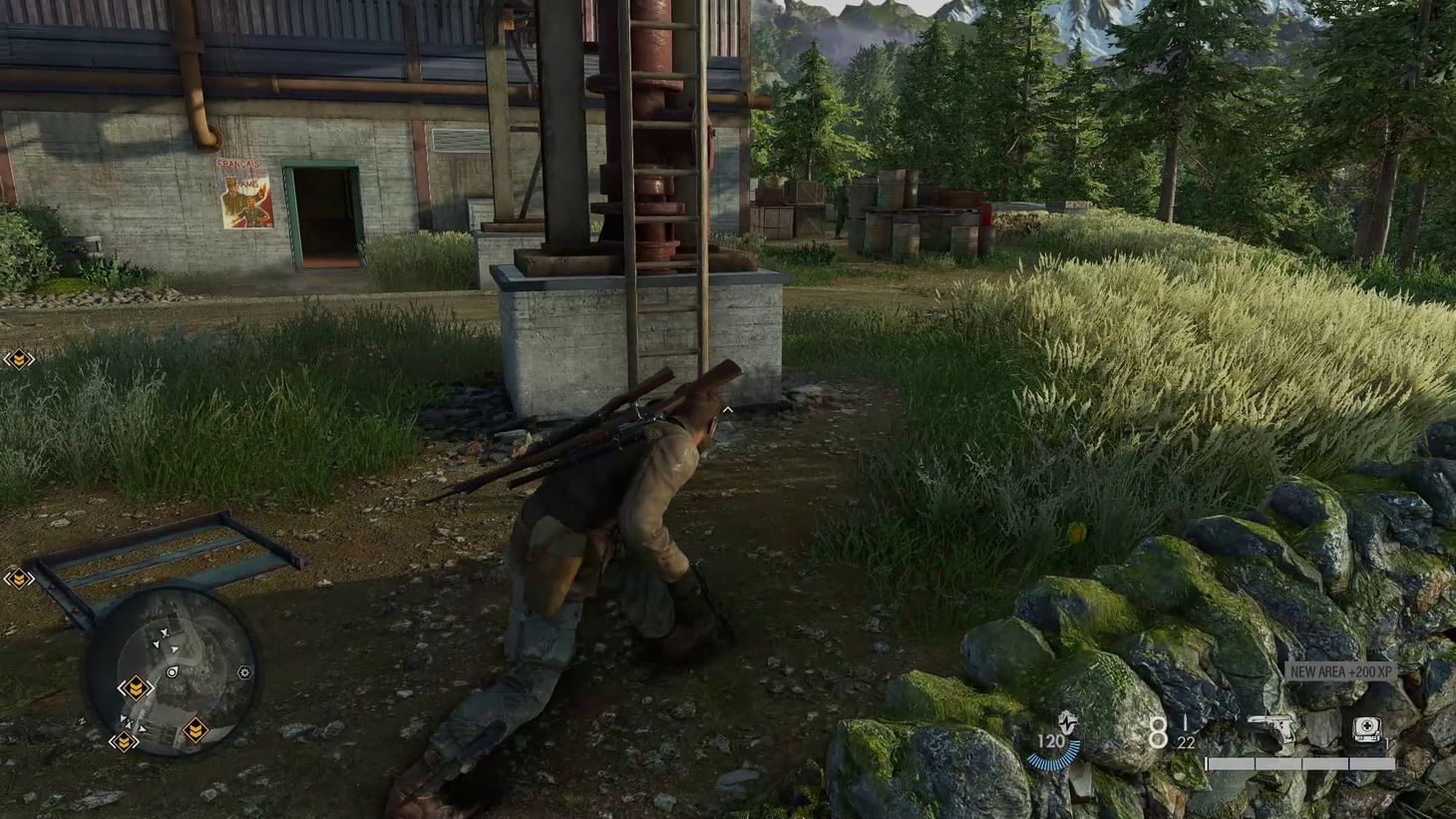Select the gold objective chevron at top left
Viewport: 1456px width, 819px height.
(x=20, y=360)
